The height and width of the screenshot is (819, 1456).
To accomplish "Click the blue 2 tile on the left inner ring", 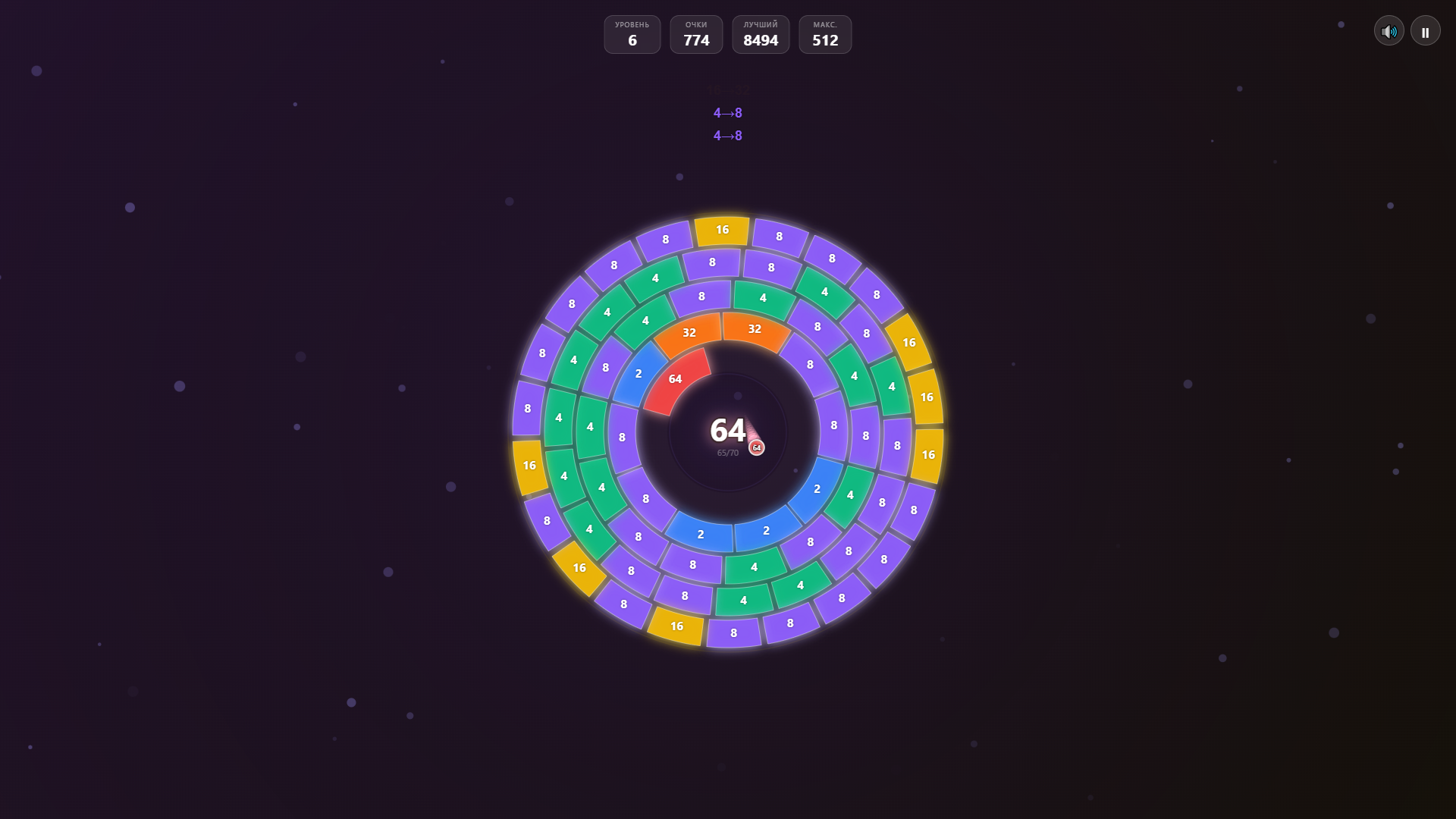I will point(638,375).
